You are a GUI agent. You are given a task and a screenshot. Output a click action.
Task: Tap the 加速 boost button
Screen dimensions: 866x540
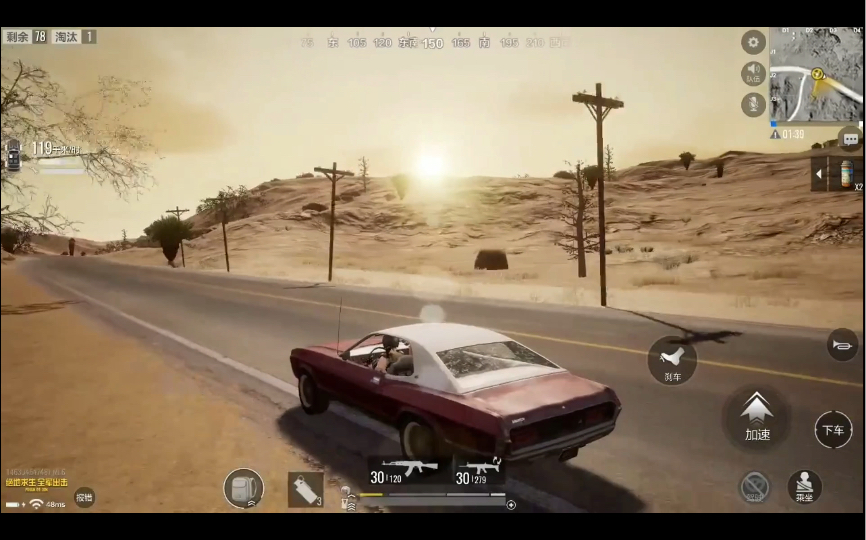[x=757, y=415]
